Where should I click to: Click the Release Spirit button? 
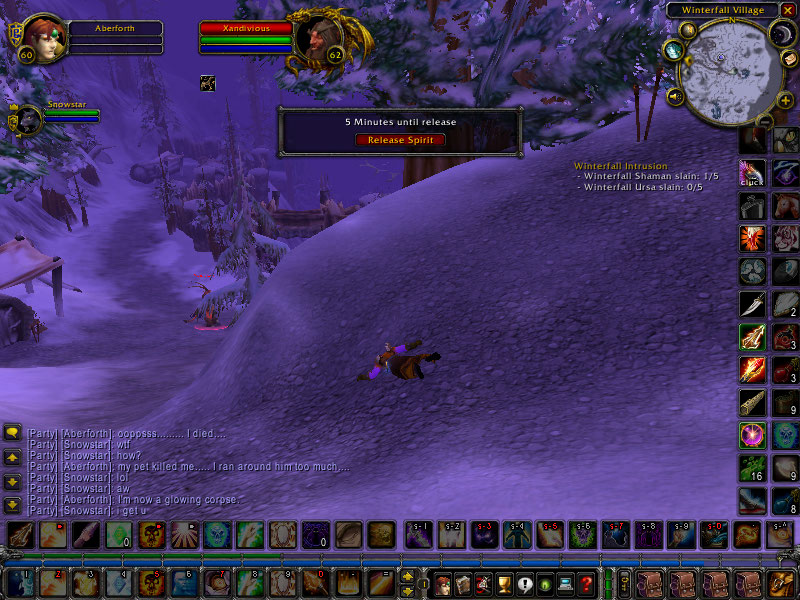tap(399, 140)
